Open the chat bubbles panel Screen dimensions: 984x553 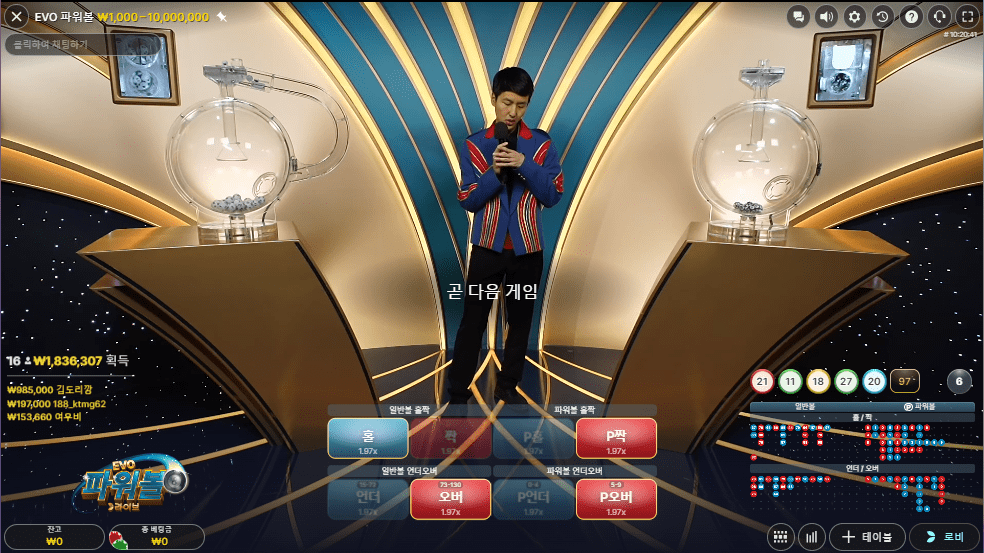pos(798,16)
